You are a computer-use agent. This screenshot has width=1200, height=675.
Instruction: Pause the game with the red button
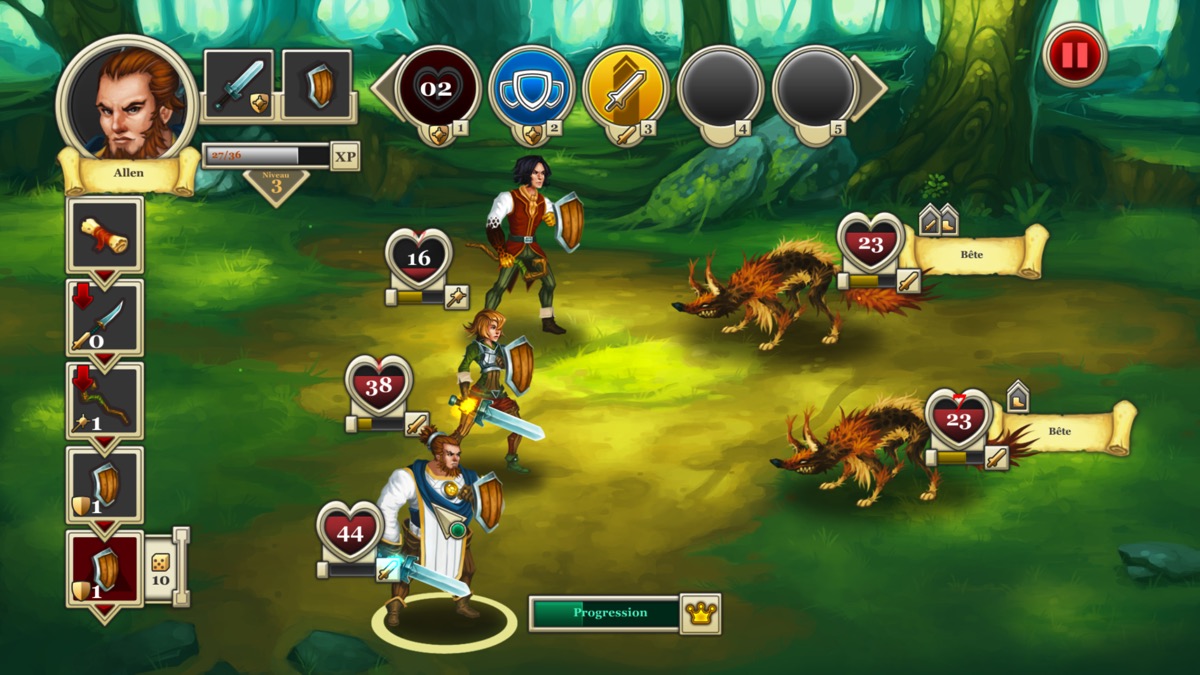pos(1074,55)
